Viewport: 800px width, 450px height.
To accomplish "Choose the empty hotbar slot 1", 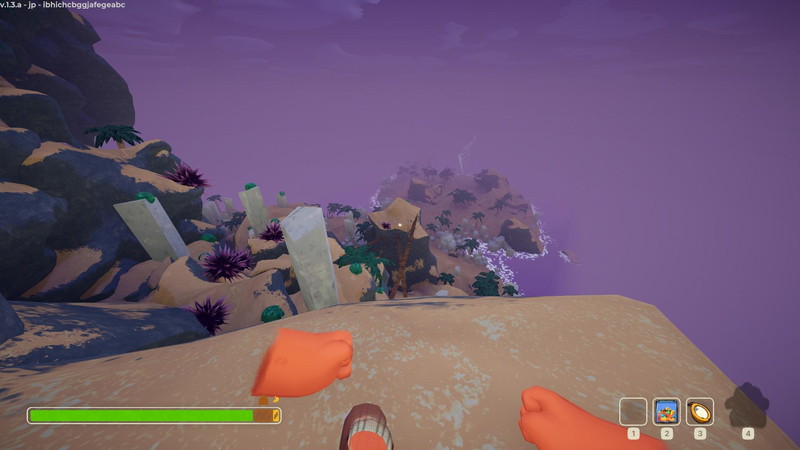I will [633, 411].
